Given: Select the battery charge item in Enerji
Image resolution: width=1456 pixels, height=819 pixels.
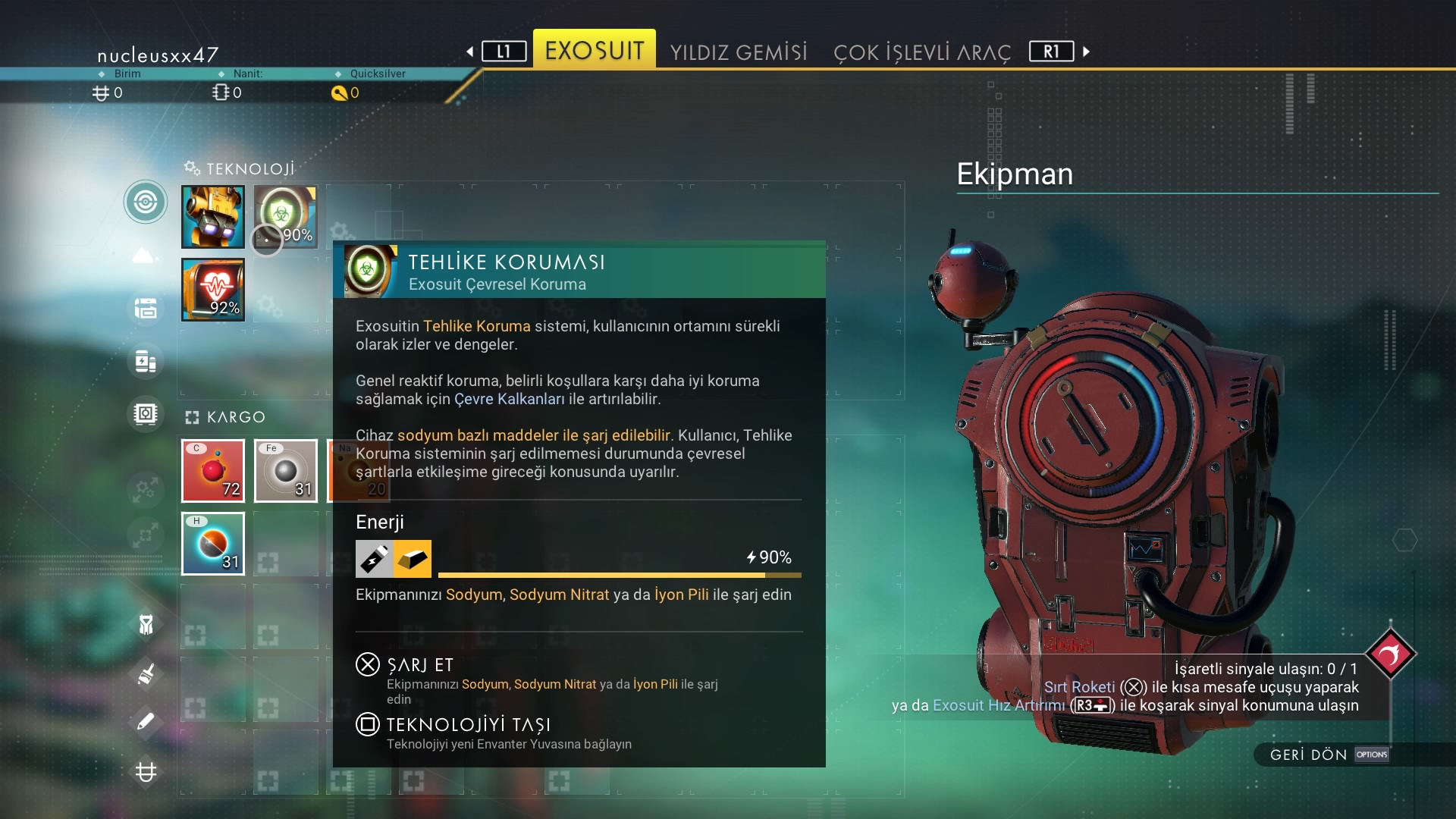Looking at the screenshot, I should [375, 559].
